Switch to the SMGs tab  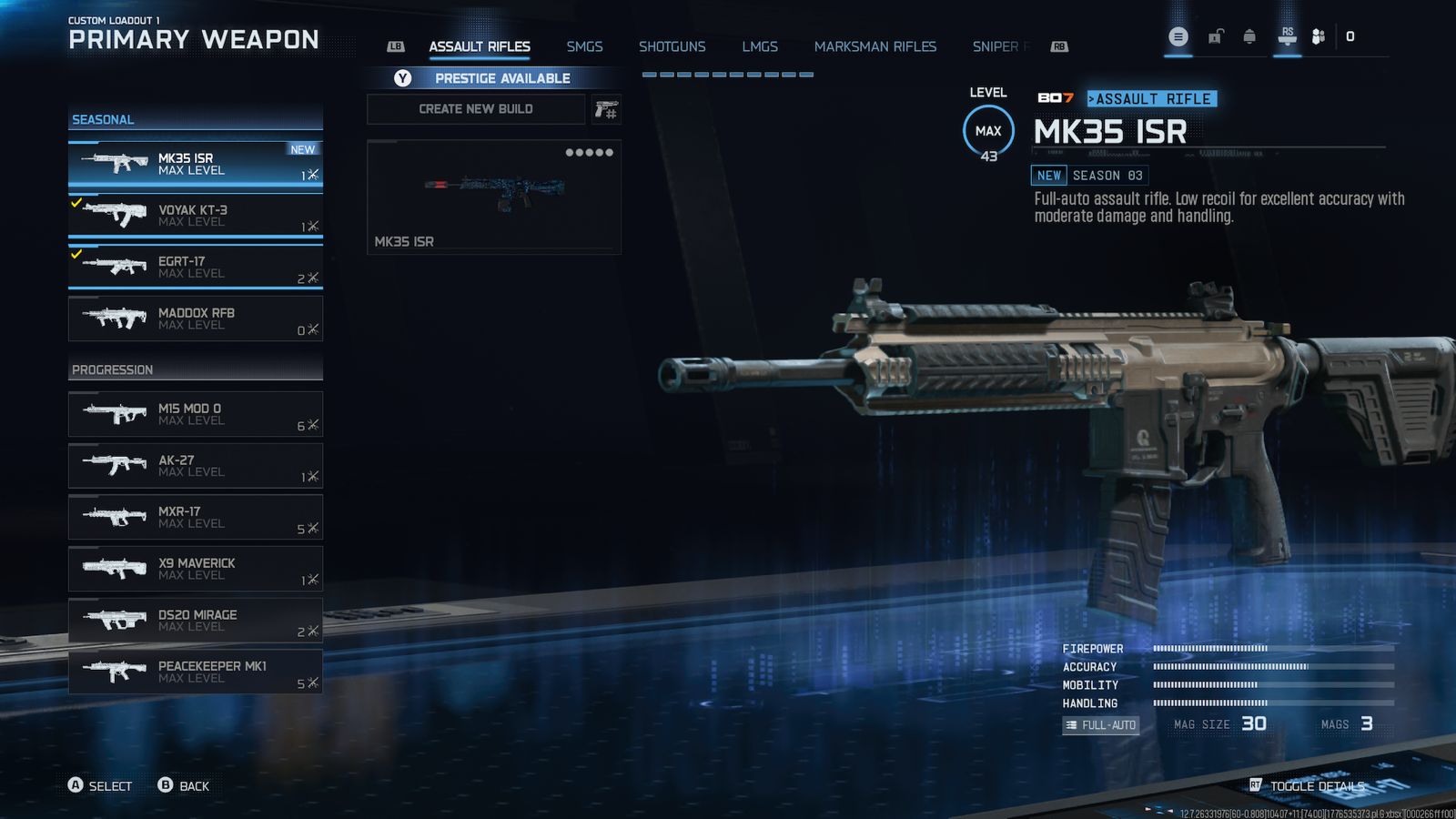tap(584, 46)
